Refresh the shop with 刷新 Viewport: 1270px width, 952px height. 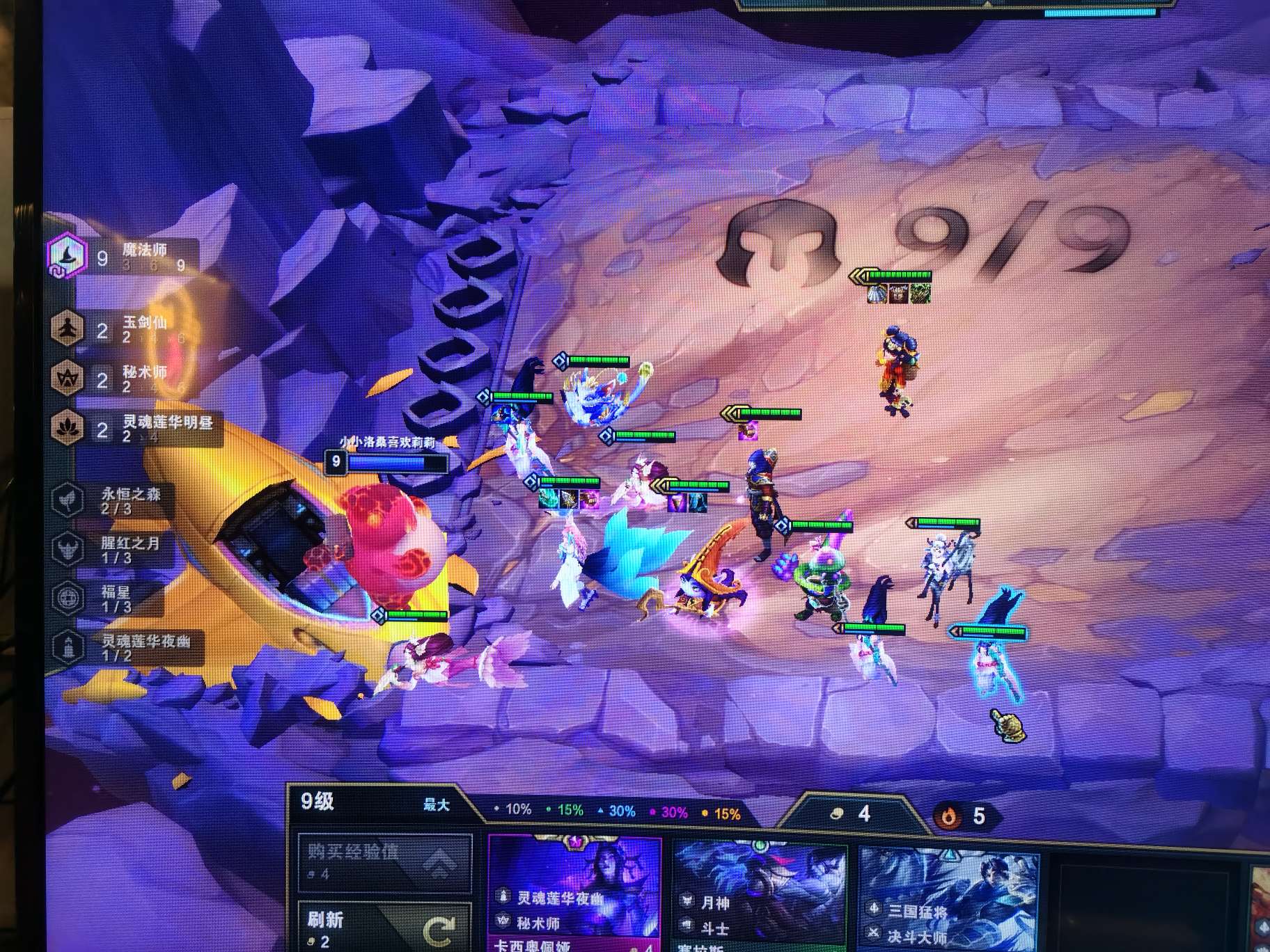(384, 926)
